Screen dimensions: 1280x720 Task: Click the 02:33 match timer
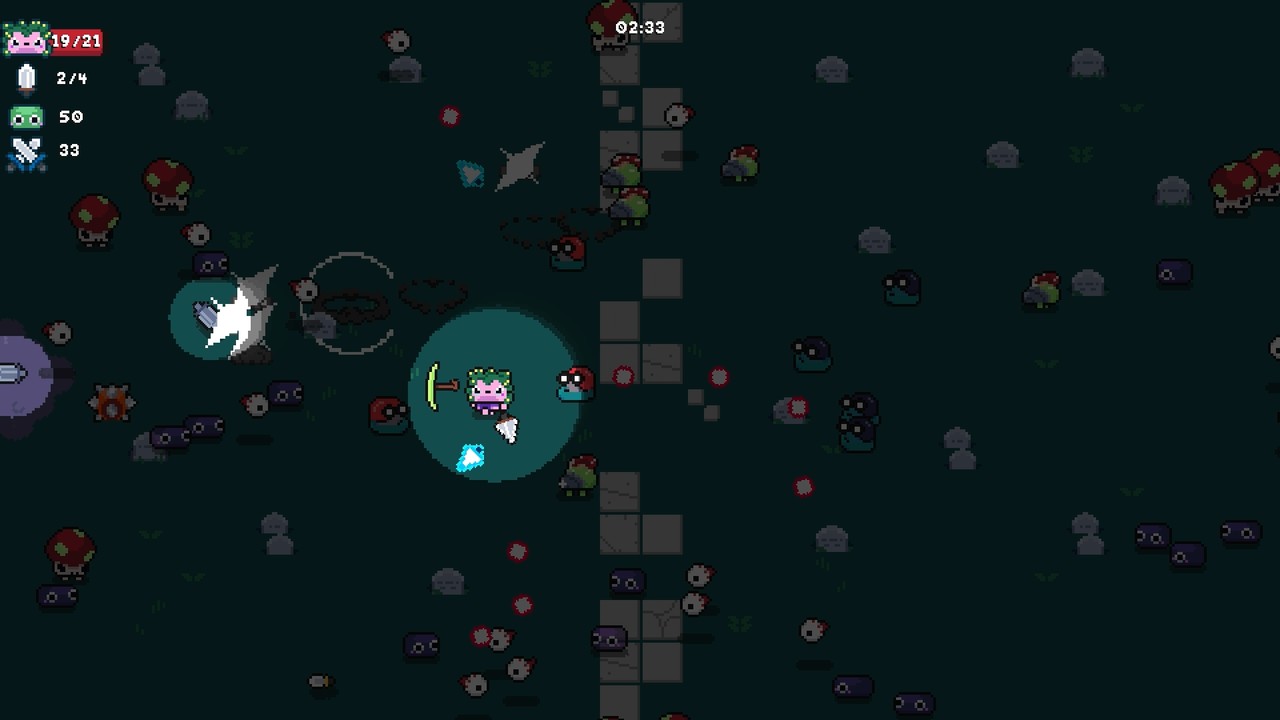click(640, 27)
